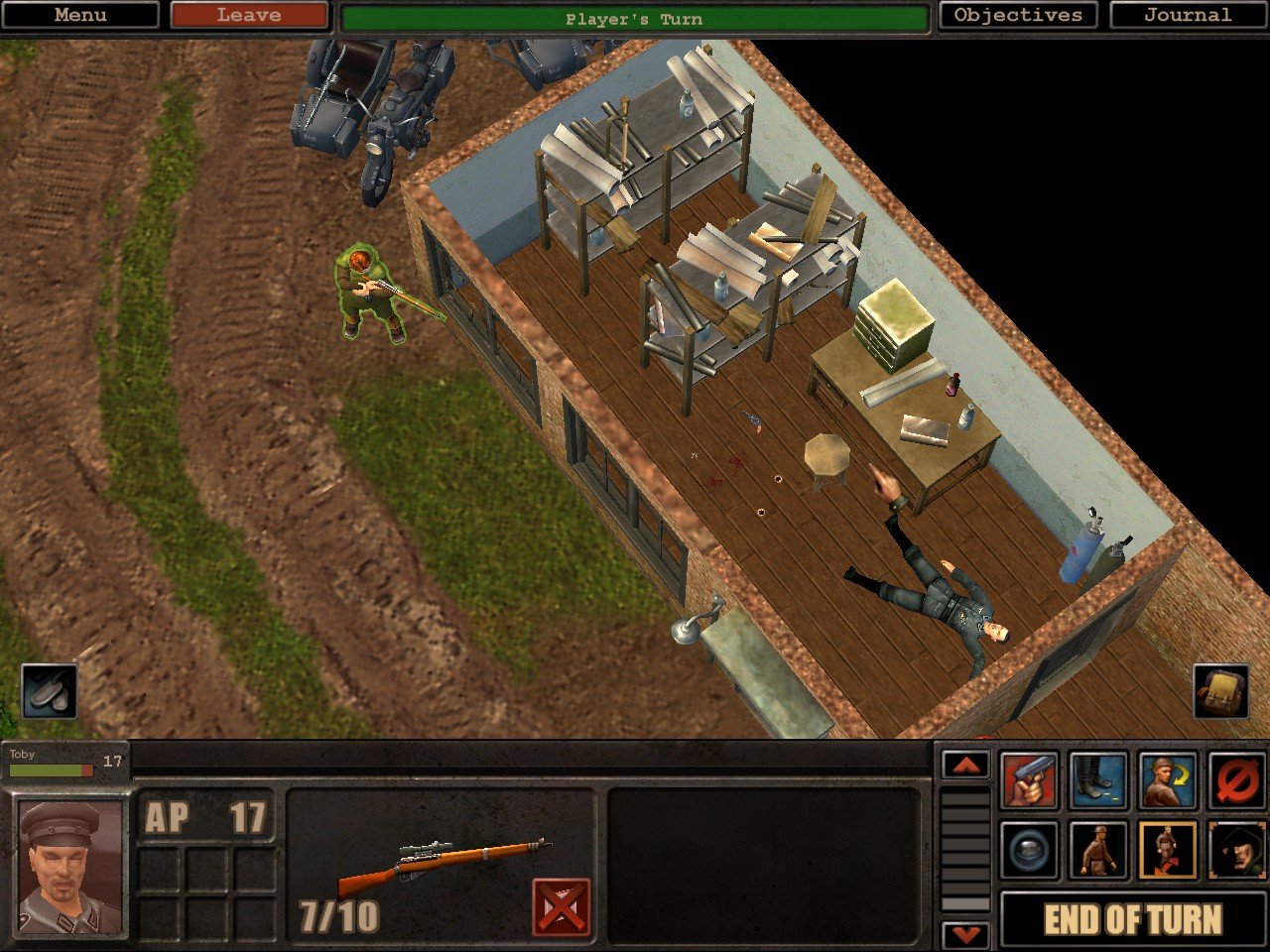
Task: Switch to the walking soldier stance
Action: [1098, 851]
